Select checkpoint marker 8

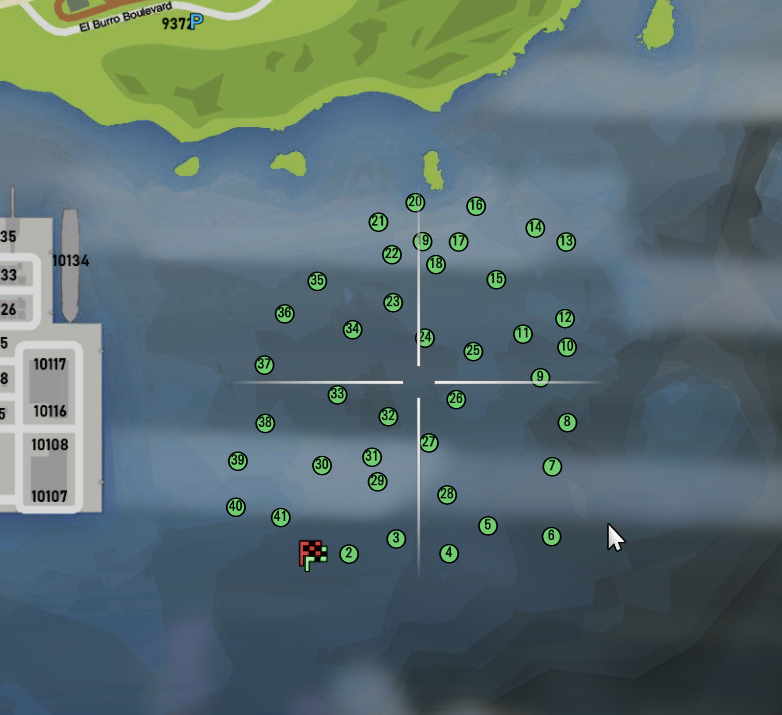tap(567, 422)
